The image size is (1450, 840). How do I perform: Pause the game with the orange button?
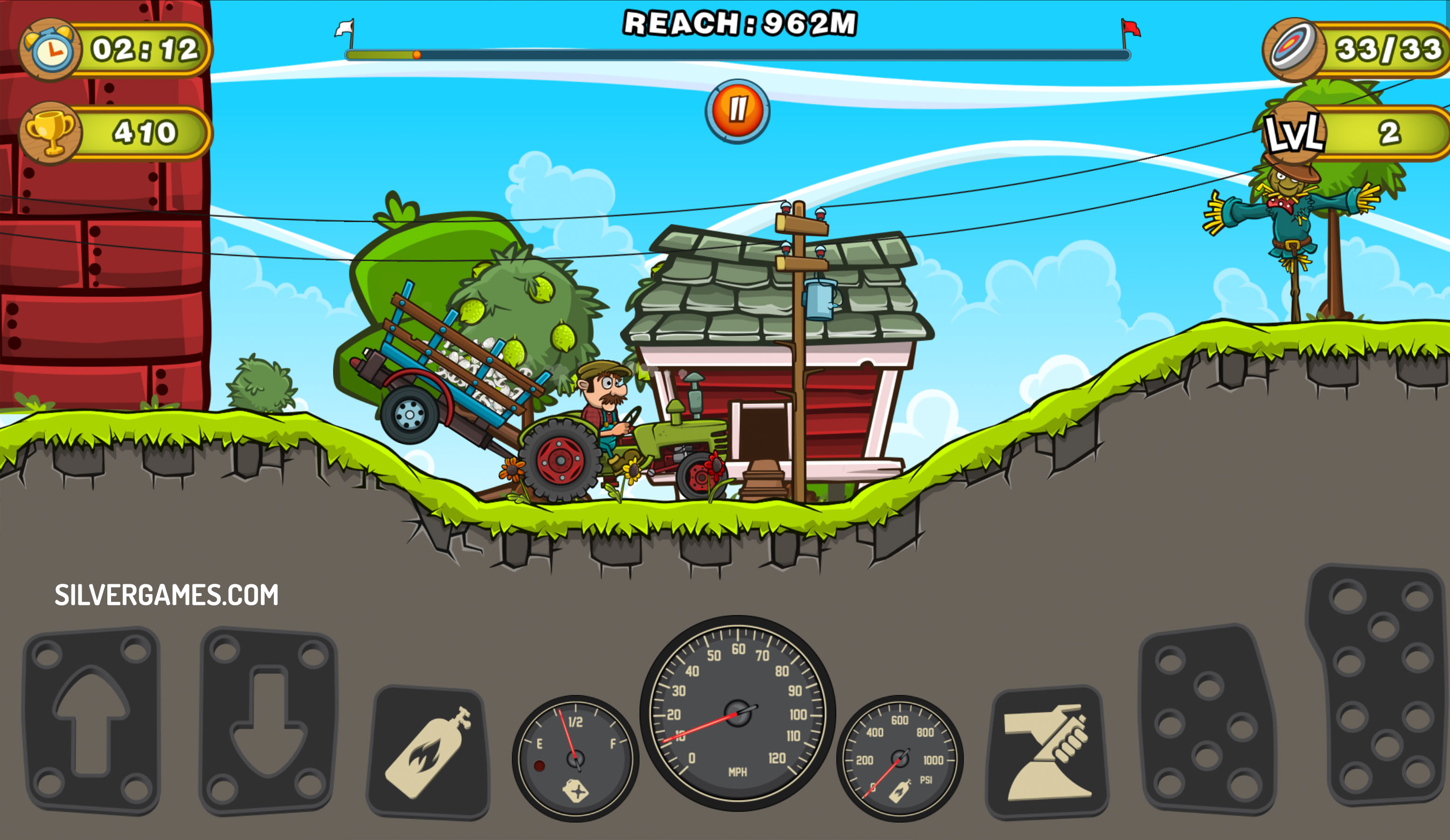(737, 111)
